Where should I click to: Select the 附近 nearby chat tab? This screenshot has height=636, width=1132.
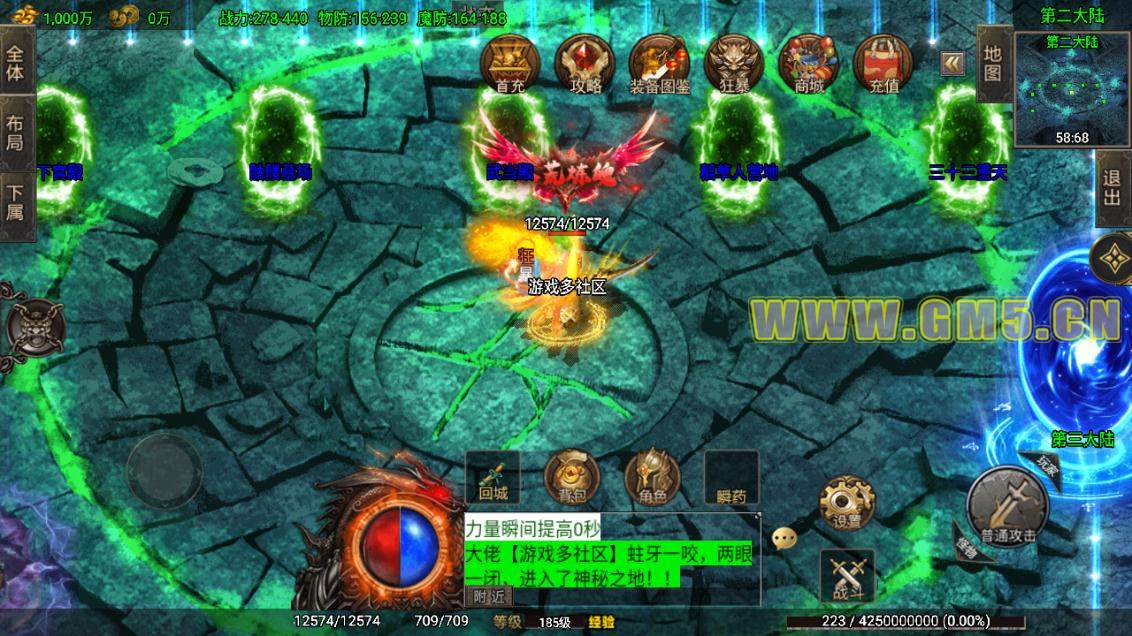coord(489,596)
